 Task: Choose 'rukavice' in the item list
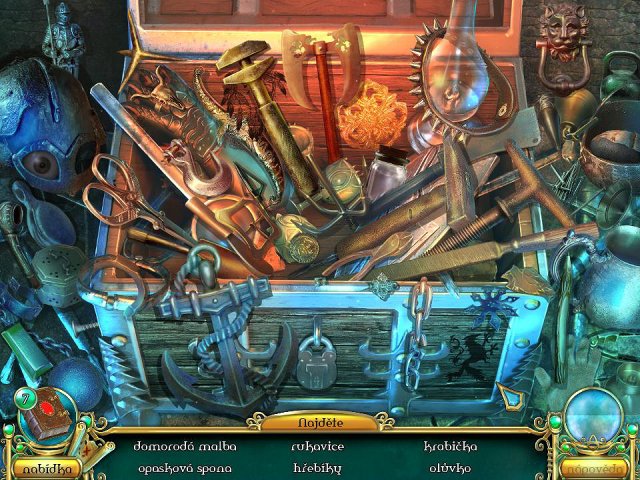point(317,446)
